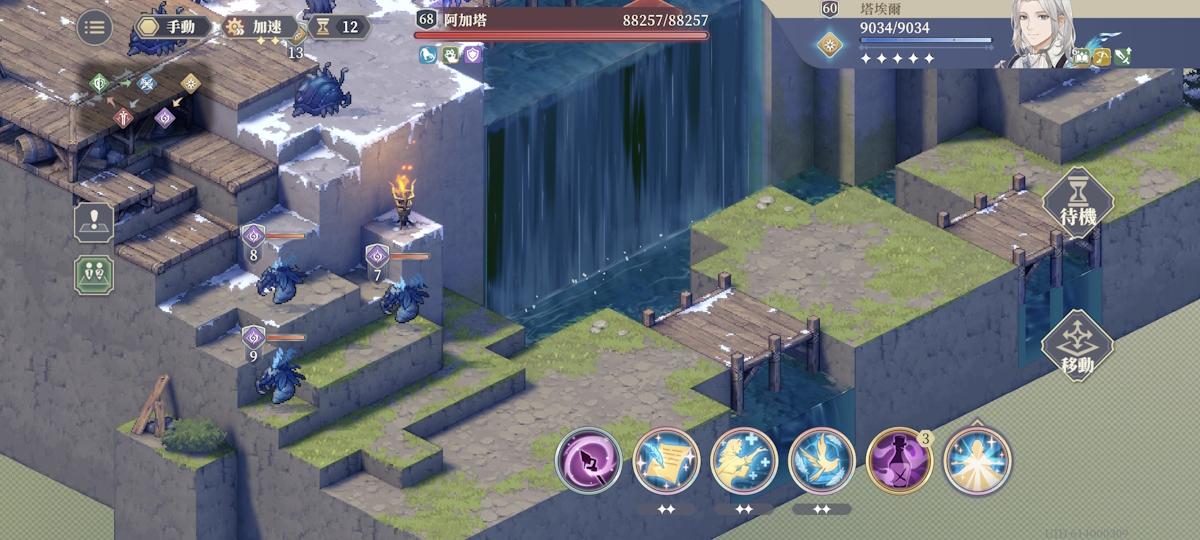Viewport: 1200px width, 540px height.
Task: Choose the 待機 standby command
Action: [1077, 203]
